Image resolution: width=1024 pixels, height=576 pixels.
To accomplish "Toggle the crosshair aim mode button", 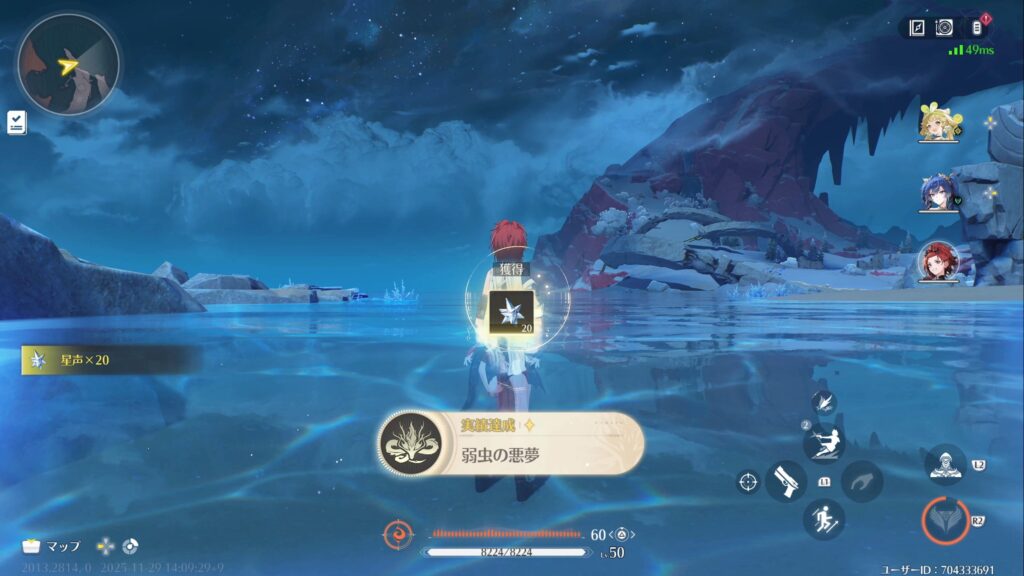I will tap(747, 481).
